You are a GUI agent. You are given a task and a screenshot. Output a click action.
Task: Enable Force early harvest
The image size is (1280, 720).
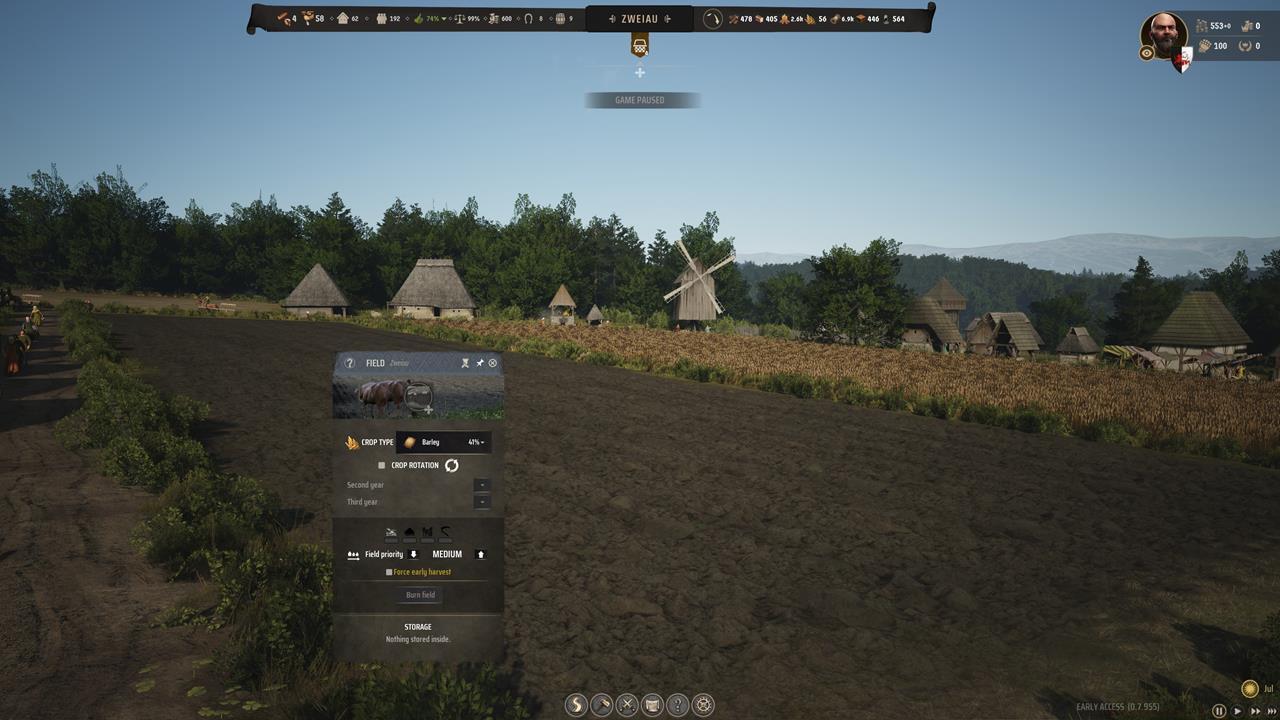tap(388, 572)
